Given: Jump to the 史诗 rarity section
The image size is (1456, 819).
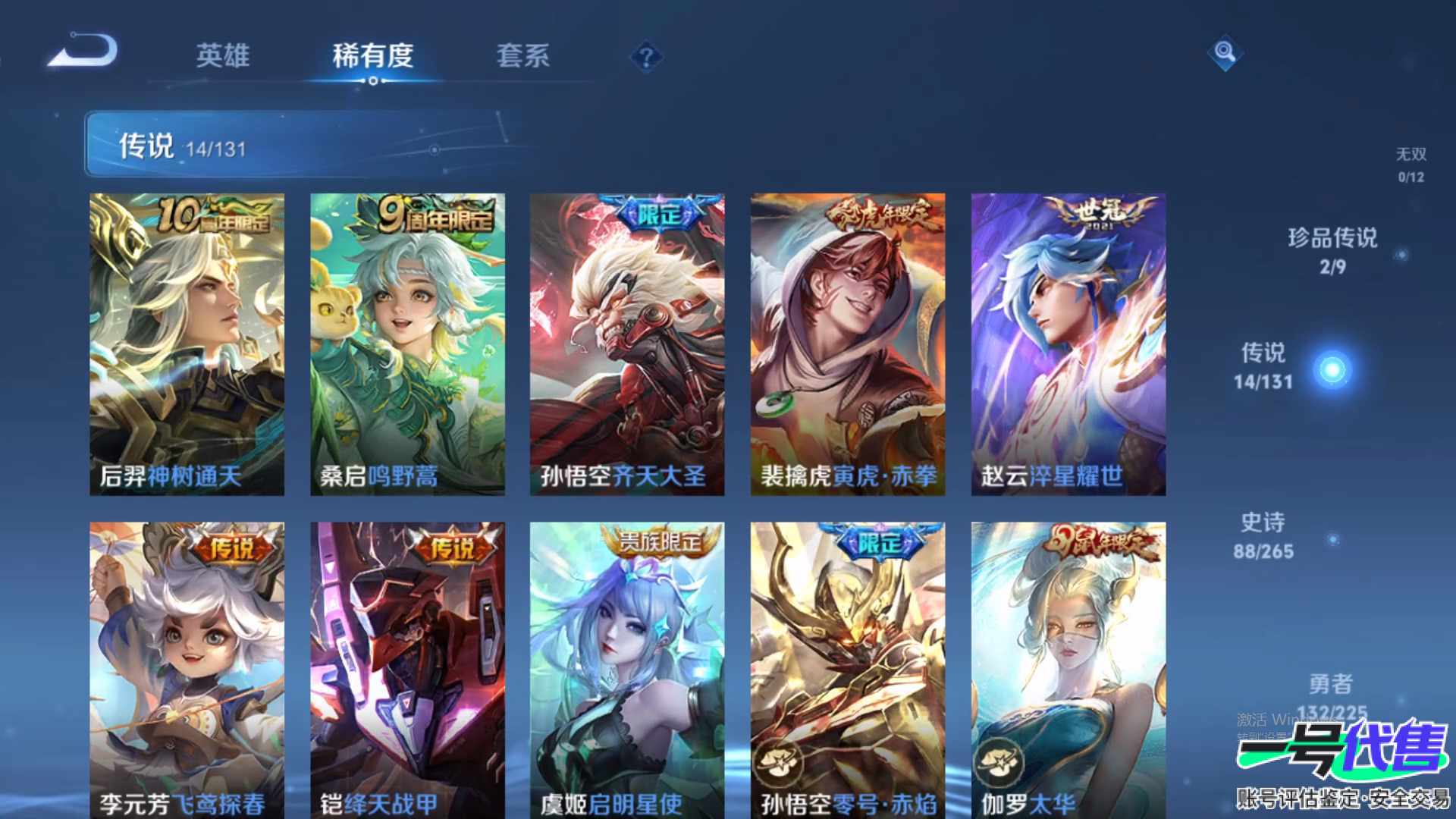Looking at the screenshot, I should point(1263,535).
